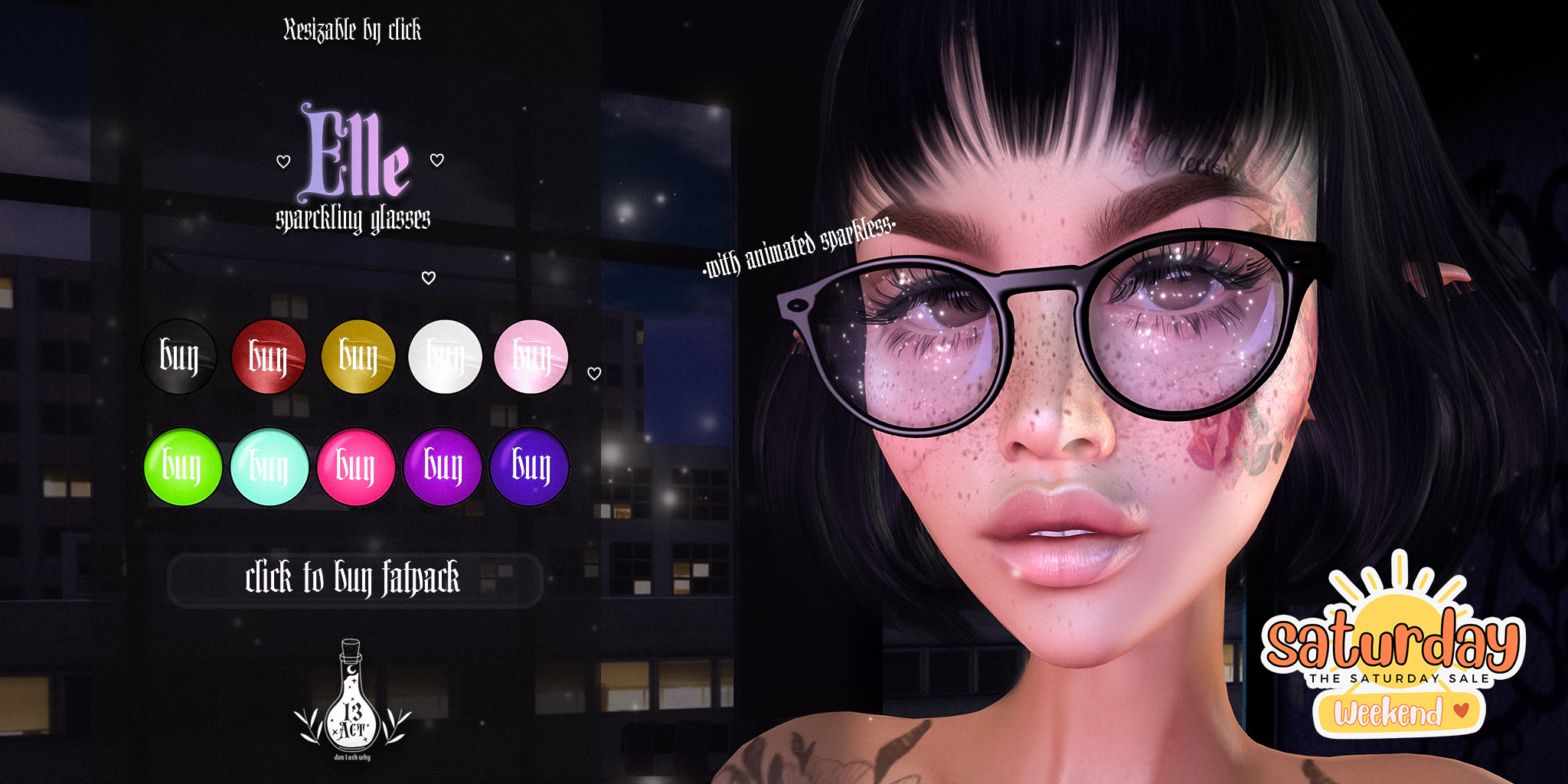Pick the light pink buy swatch
This screenshot has width=1568, height=784.
tap(531, 357)
